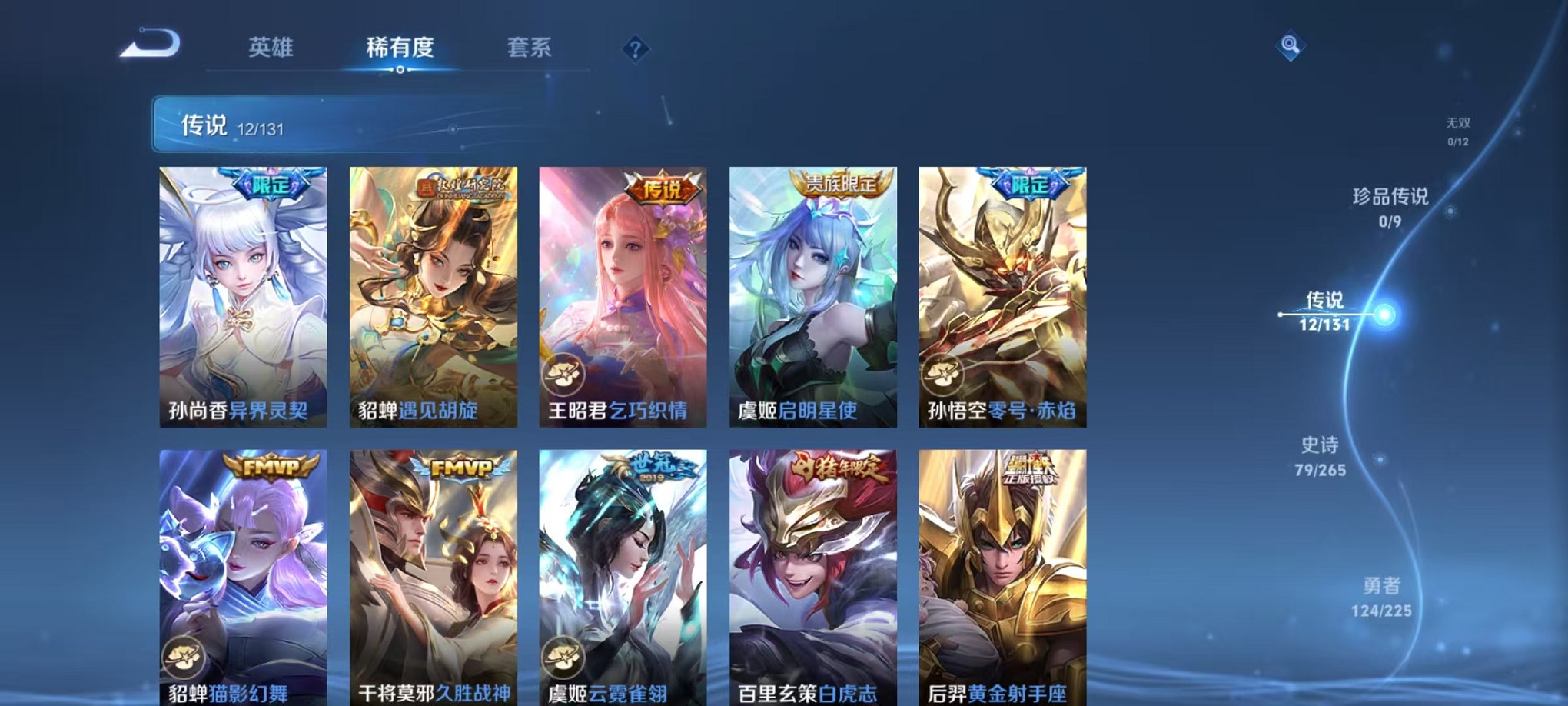
Task: Switch to the 套系 tab
Action: point(537,48)
